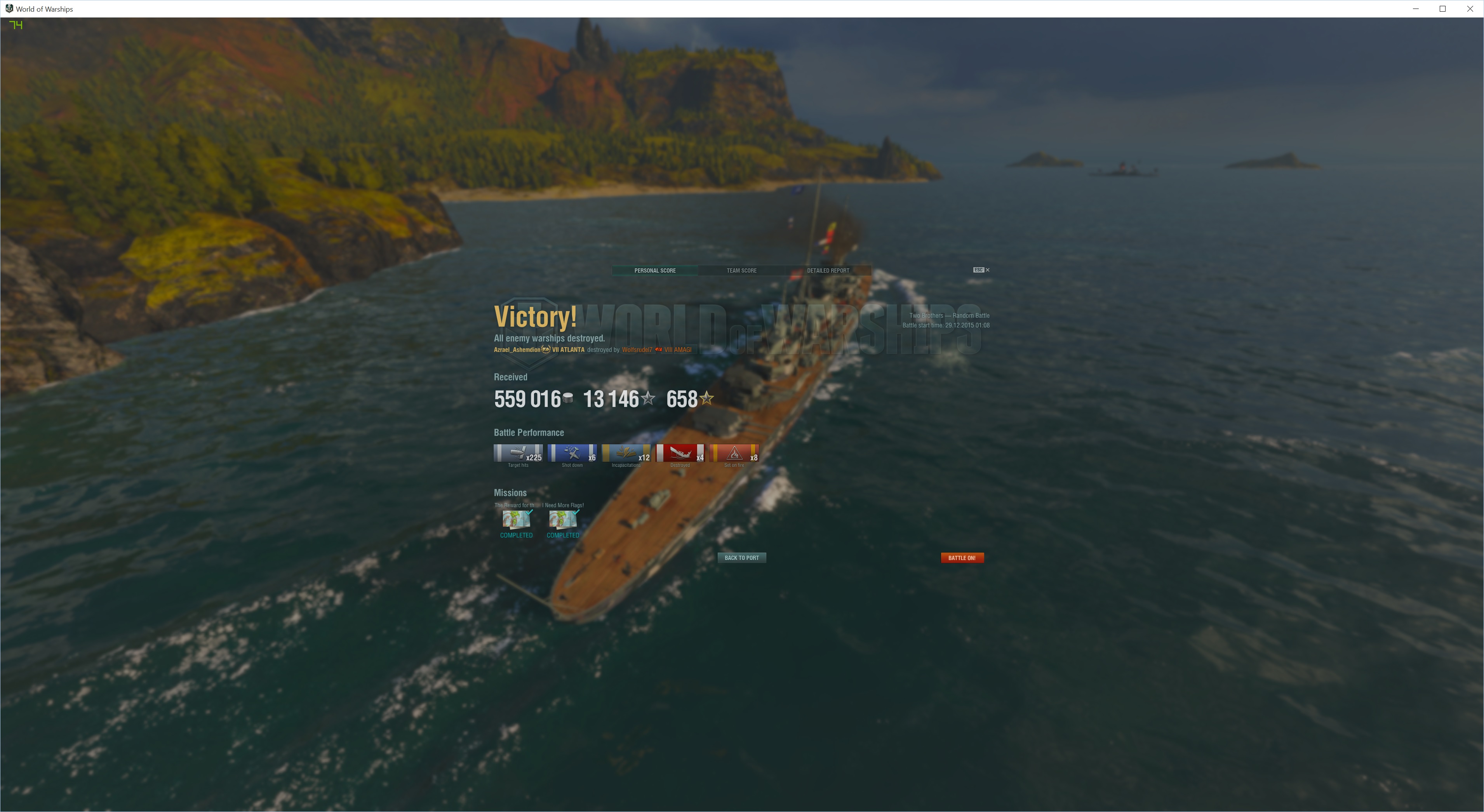
Task: Select the Personal Score tab
Action: [x=655, y=270]
